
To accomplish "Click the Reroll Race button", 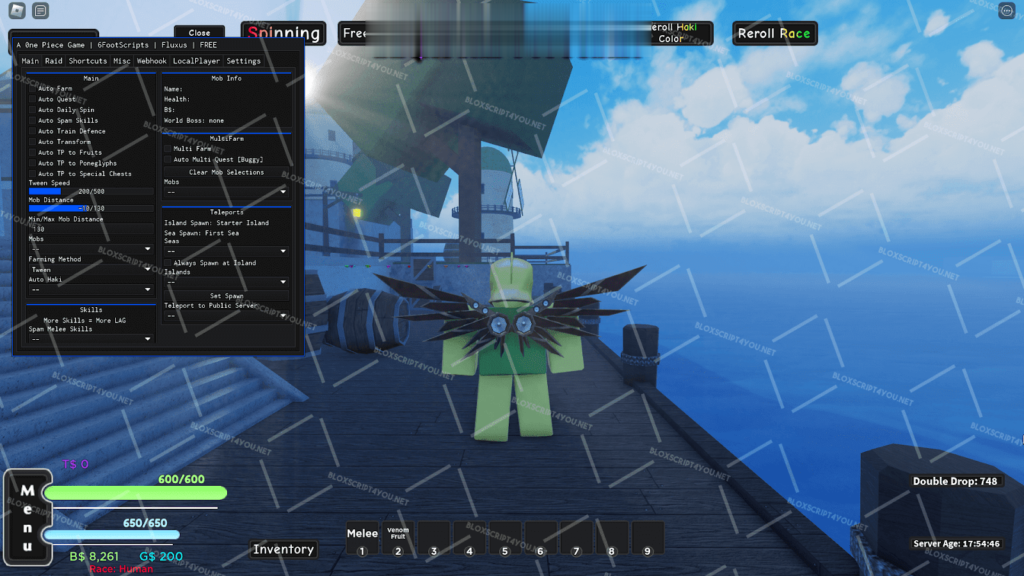I will point(774,34).
